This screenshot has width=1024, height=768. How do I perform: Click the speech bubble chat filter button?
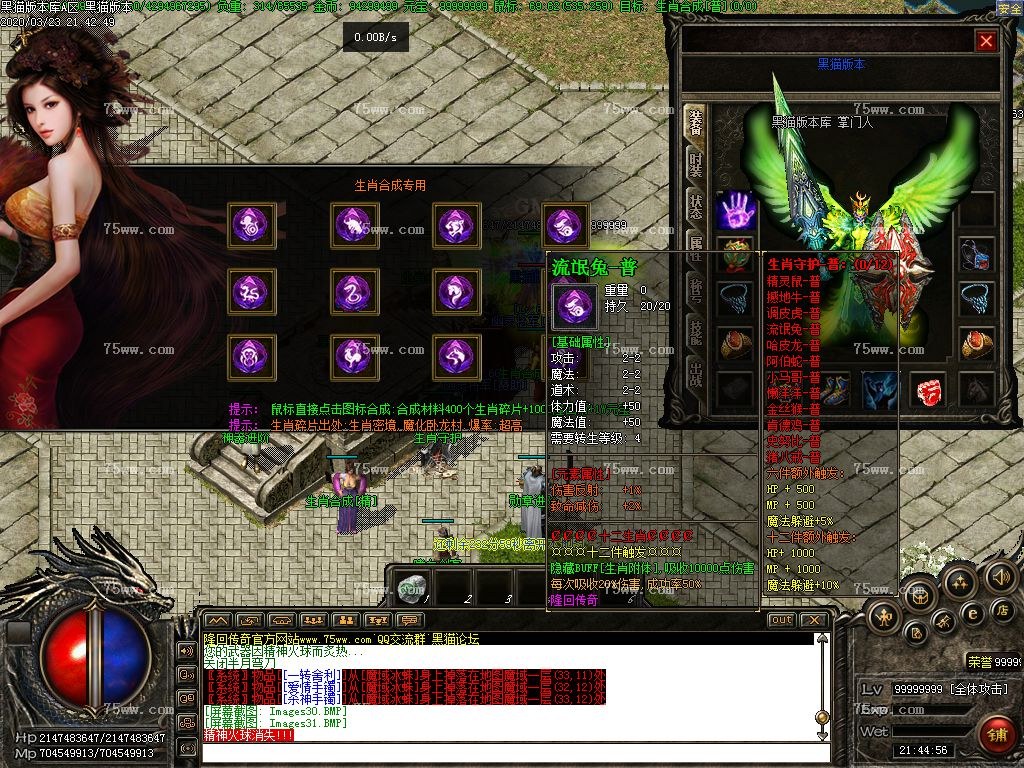(407, 620)
